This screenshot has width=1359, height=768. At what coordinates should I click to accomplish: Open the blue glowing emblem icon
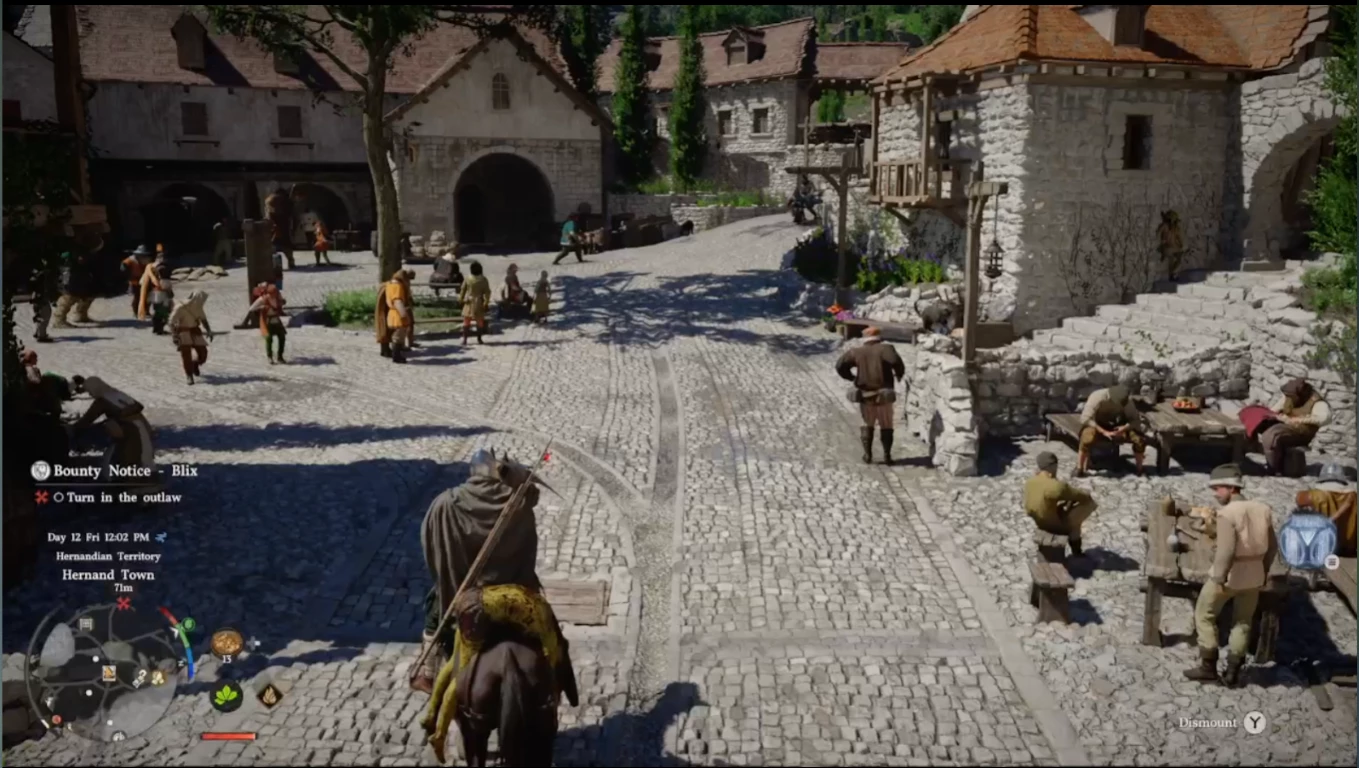[1307, 539]
